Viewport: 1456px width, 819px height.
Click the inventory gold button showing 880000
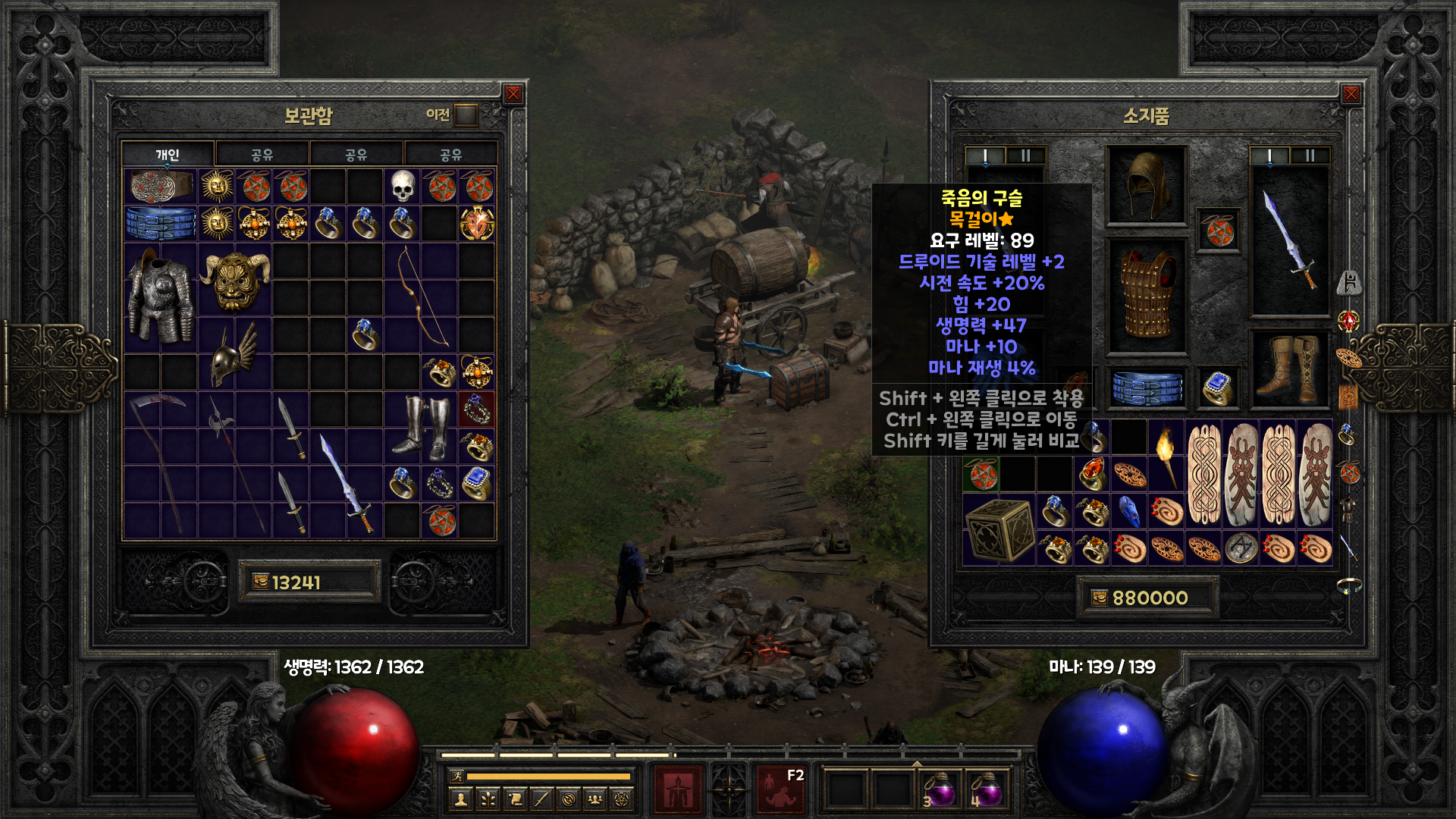[x=1100, y=598]
